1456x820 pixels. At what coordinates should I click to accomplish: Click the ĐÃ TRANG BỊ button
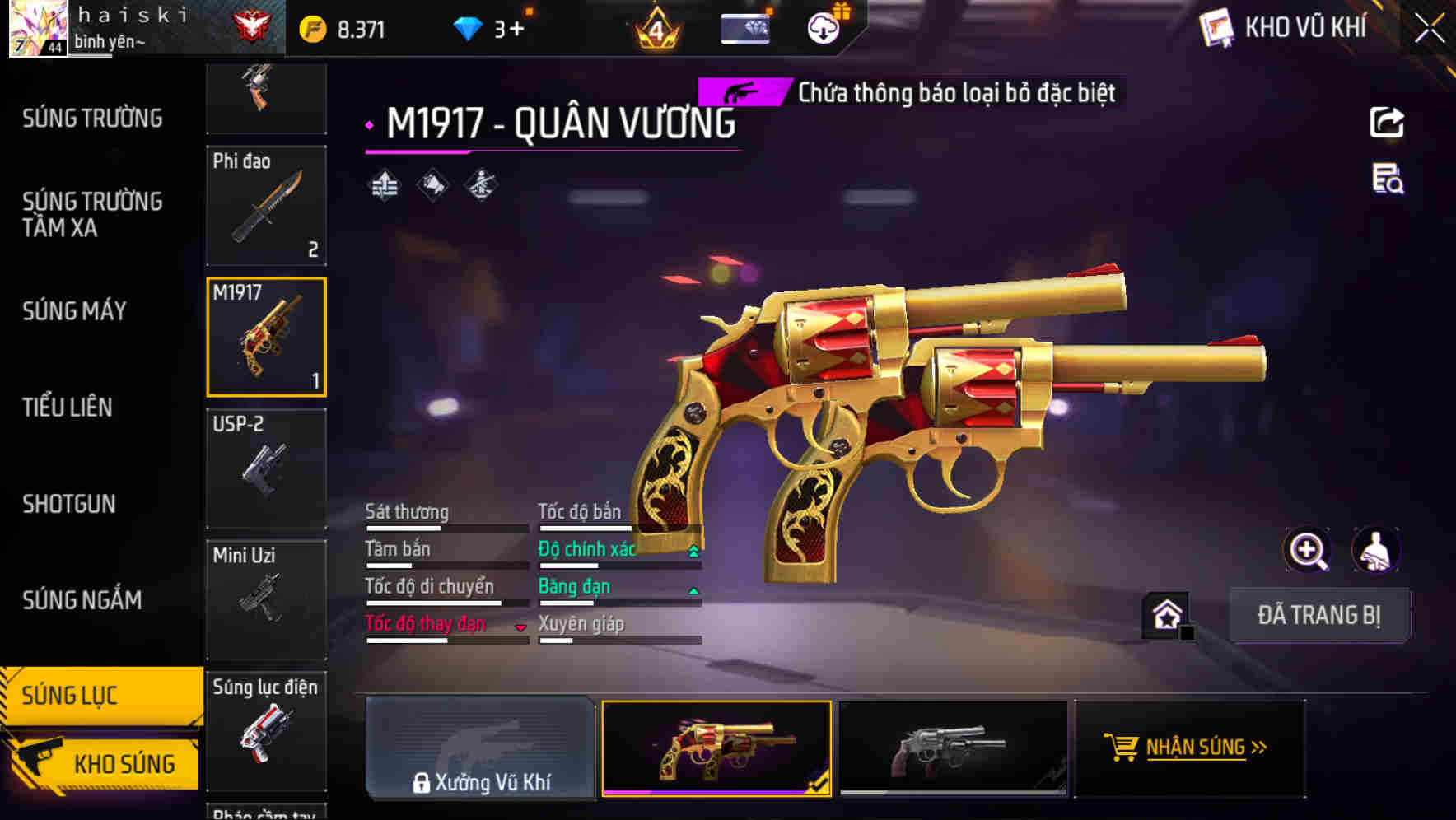pos(1319,615)
